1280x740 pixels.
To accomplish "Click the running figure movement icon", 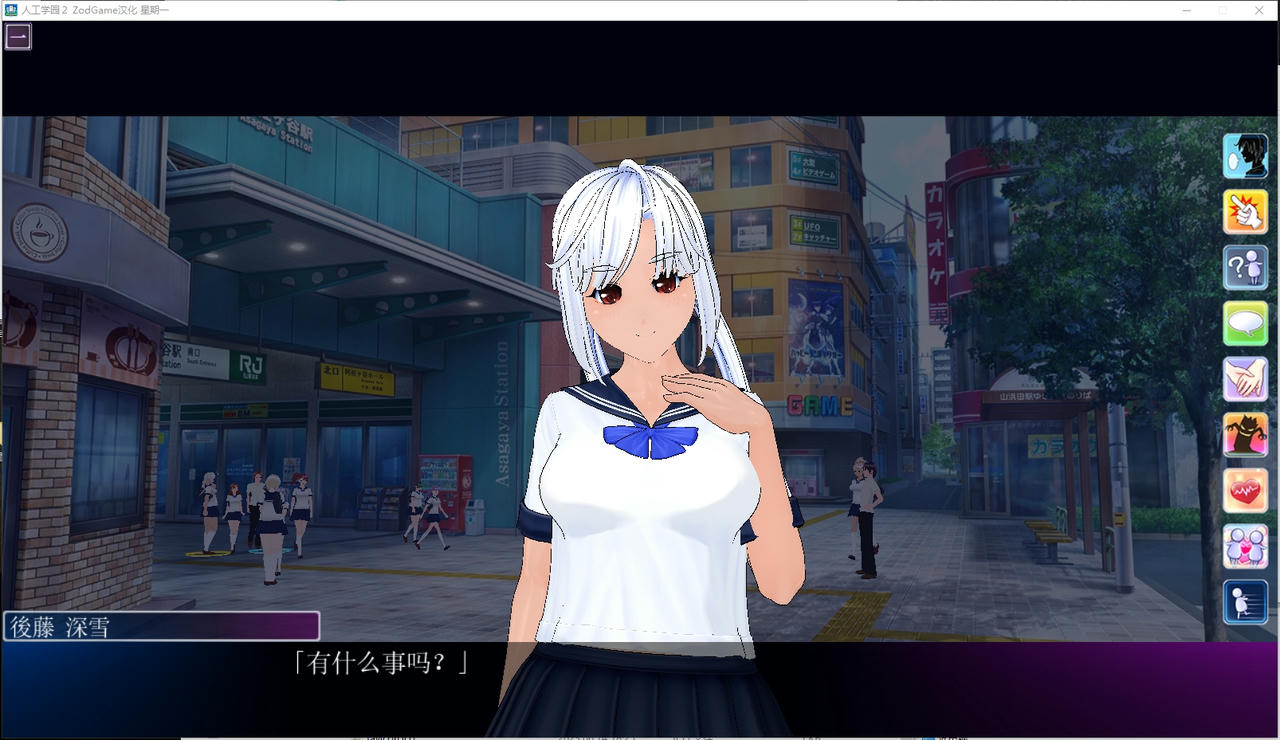I will [x=1245, y=601].
